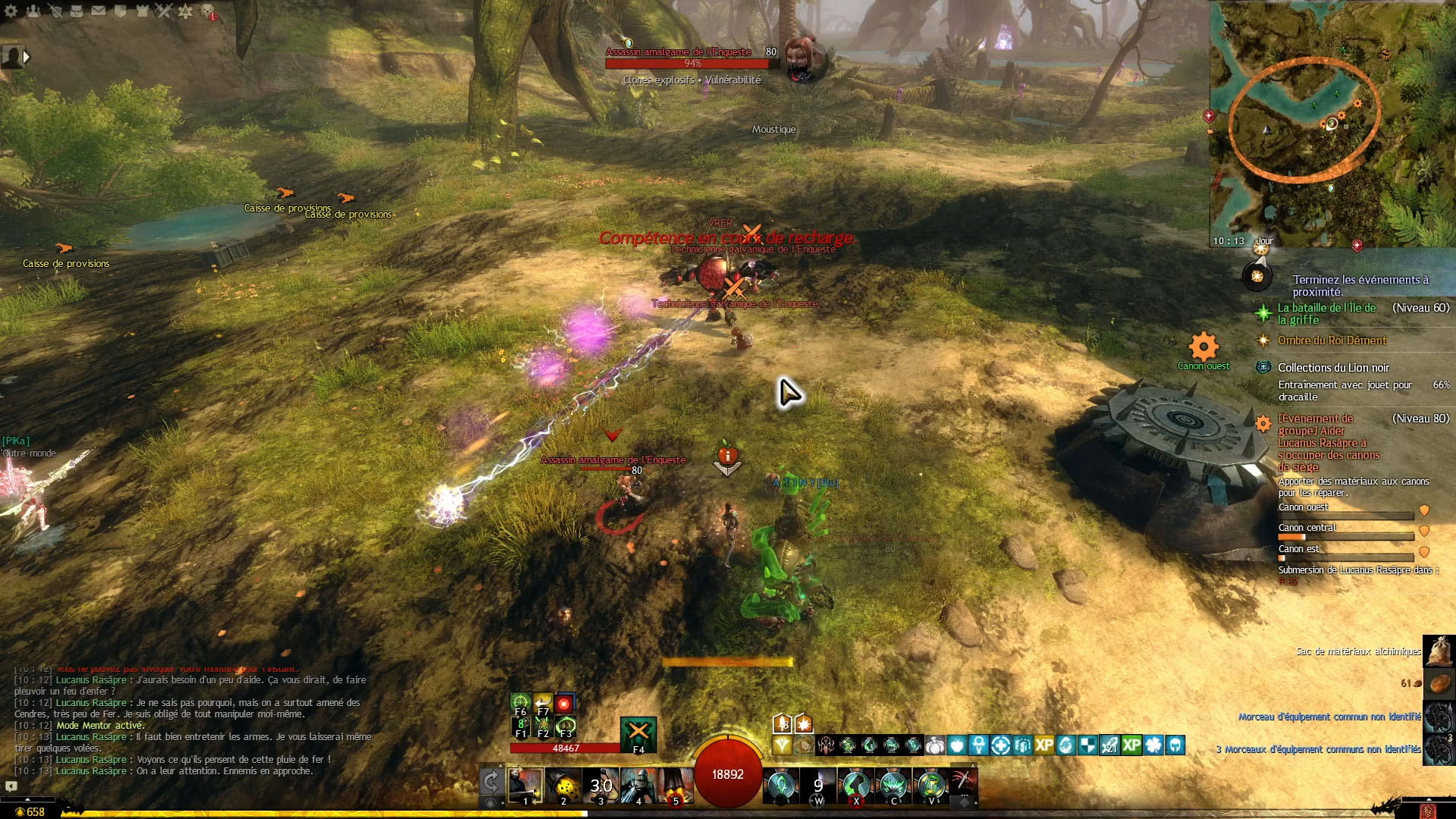
Task: Select the Ombre du Roi Dément objective
Action: point(1332,340)
